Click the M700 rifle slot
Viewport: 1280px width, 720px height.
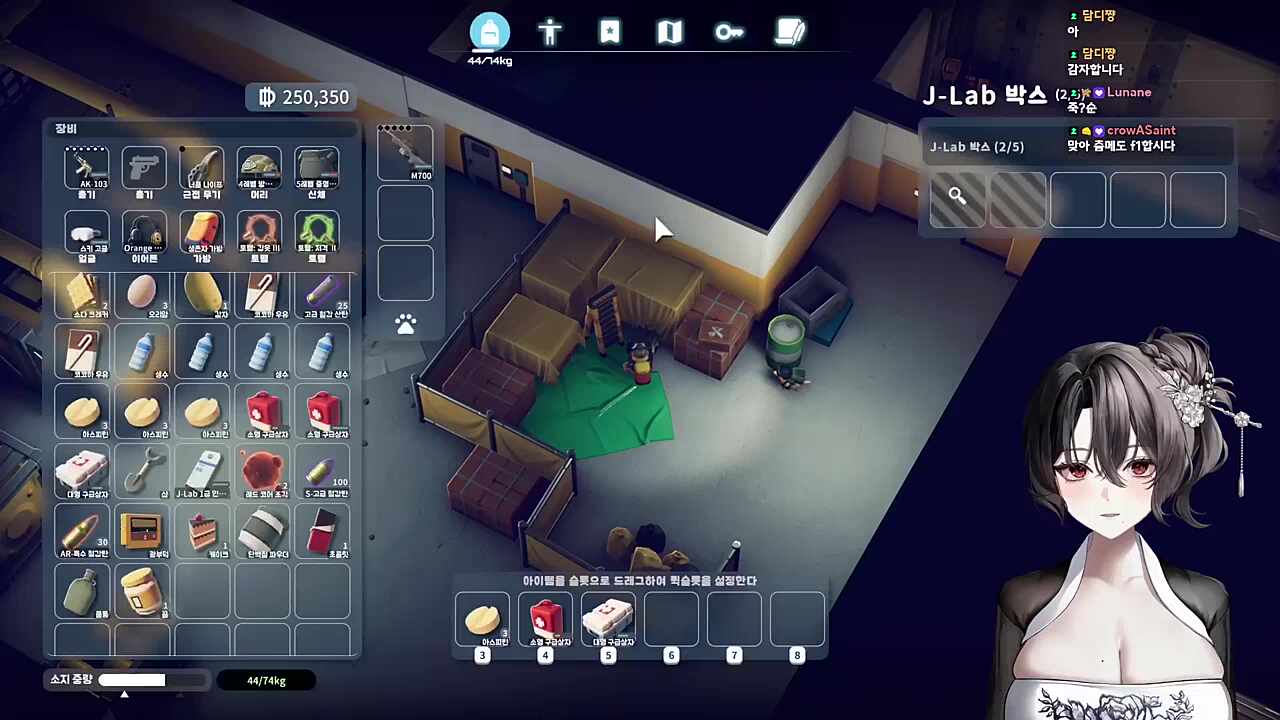click(405, 153)
